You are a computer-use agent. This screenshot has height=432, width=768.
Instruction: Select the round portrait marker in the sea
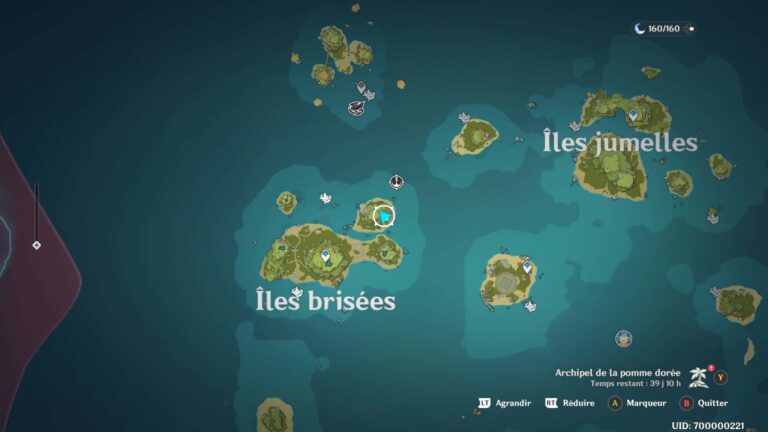click(624, 338)
